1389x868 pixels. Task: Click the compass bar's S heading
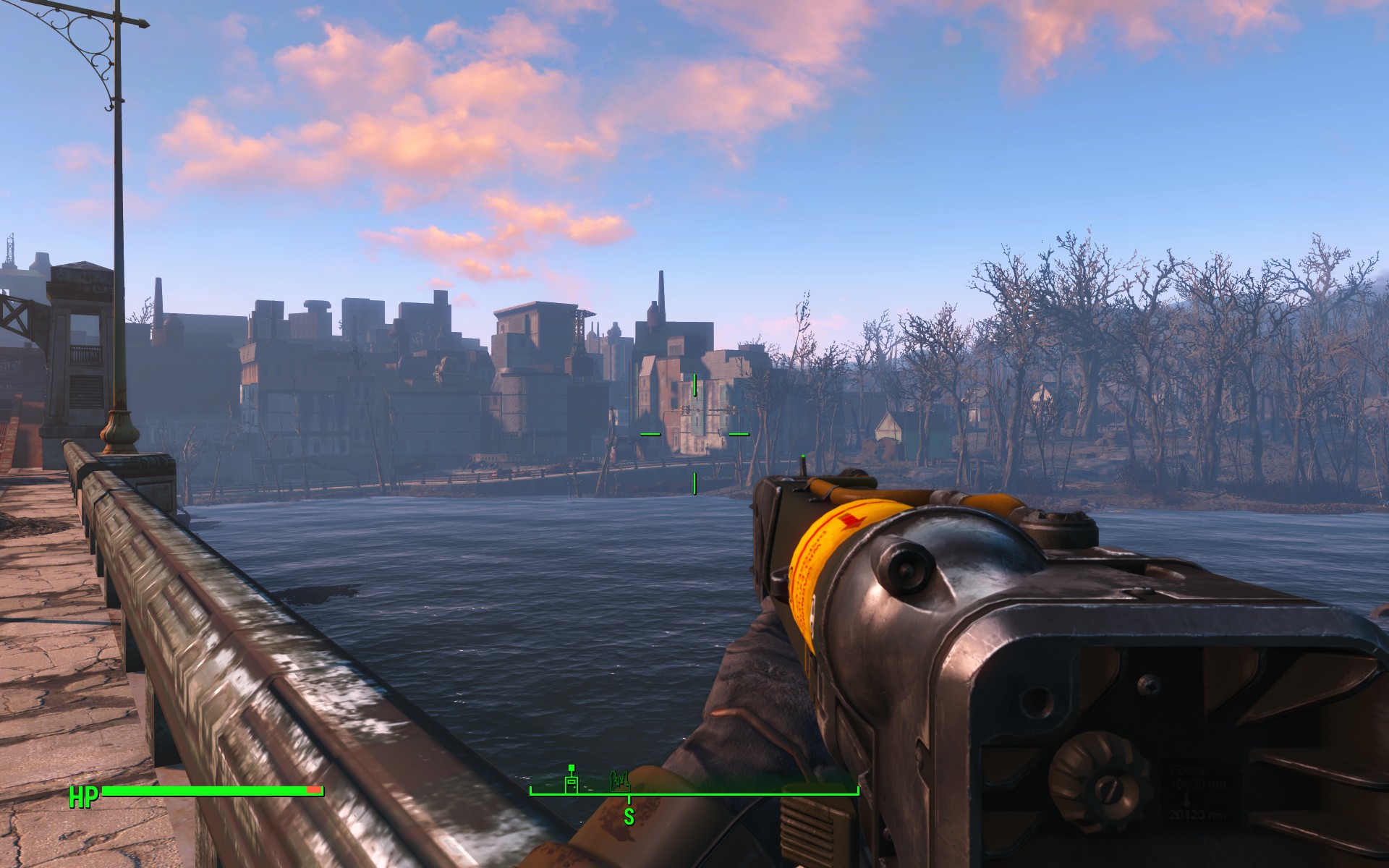click(629, 816)
